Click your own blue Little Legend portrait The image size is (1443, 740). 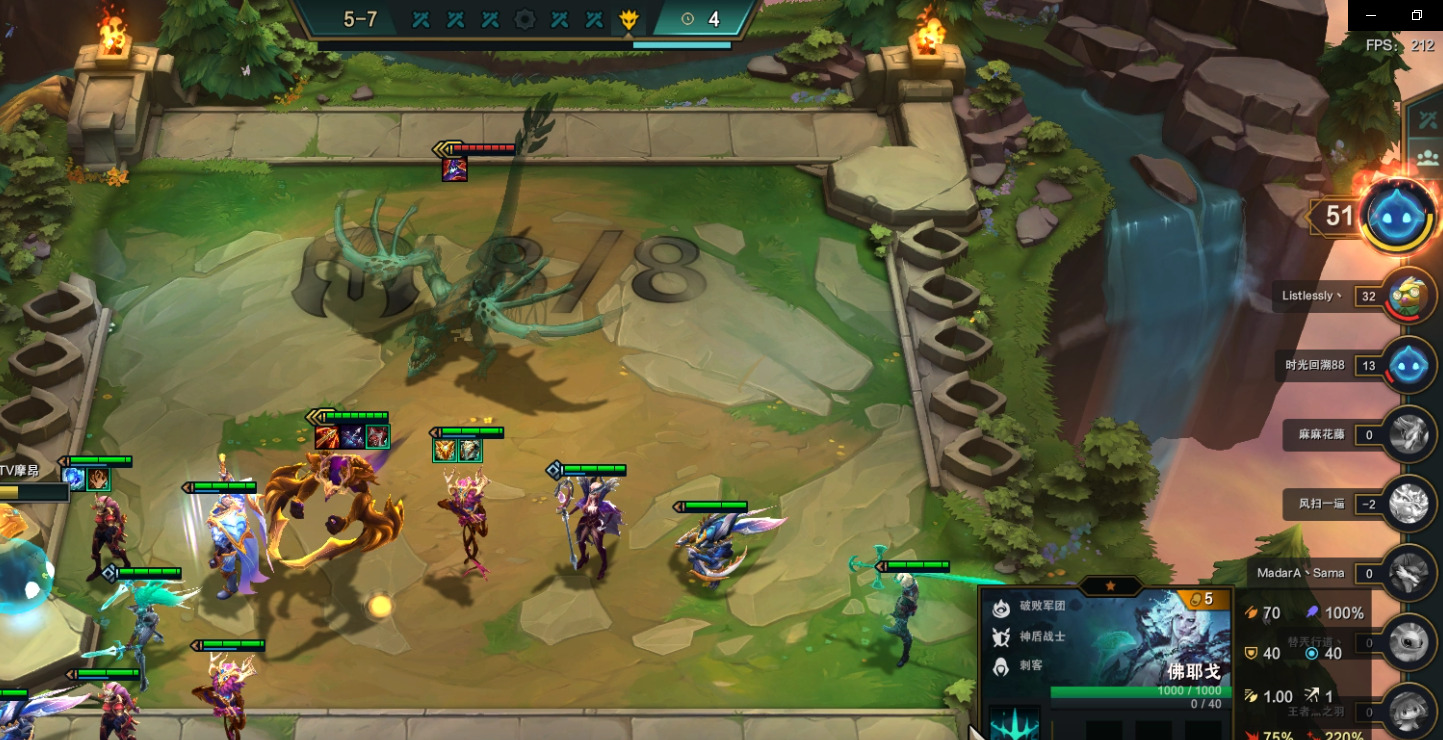[1401, 215]
